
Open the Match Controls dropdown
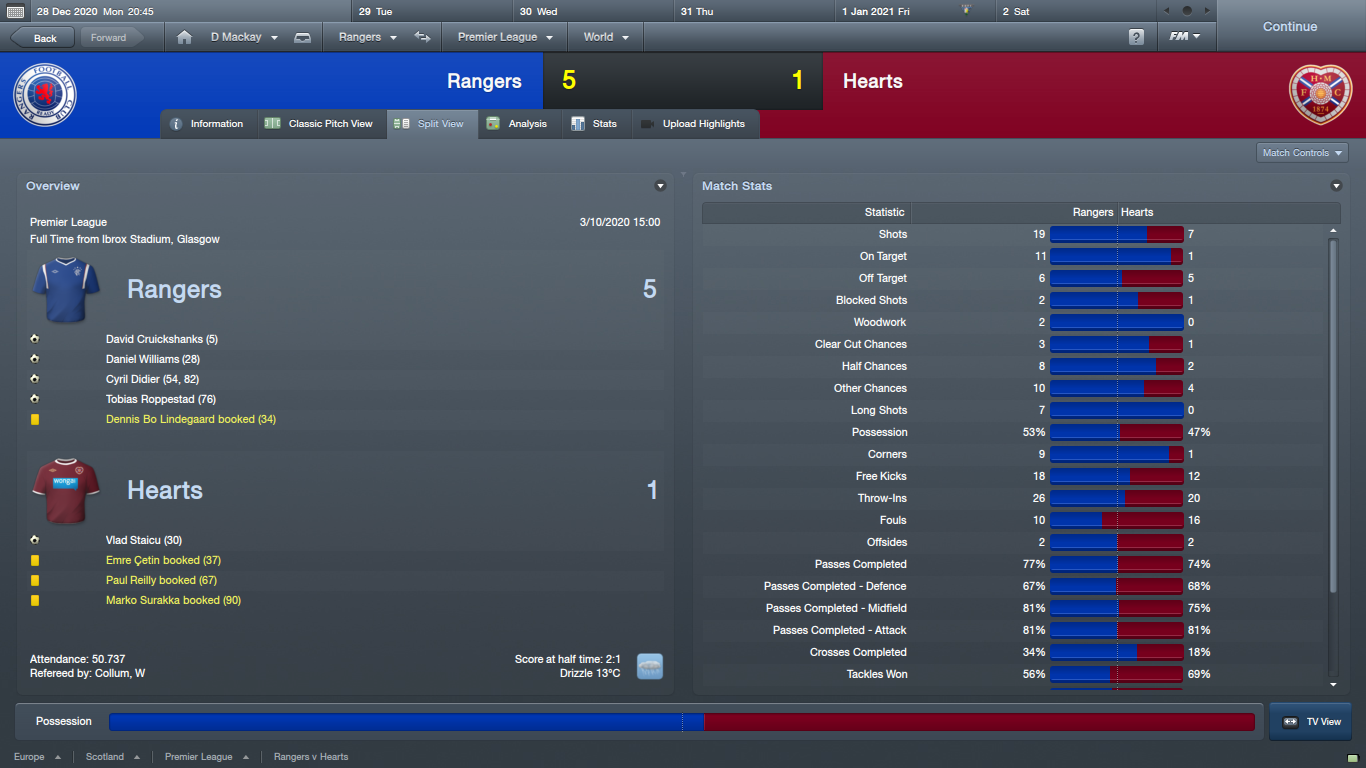pos(1302,153)
